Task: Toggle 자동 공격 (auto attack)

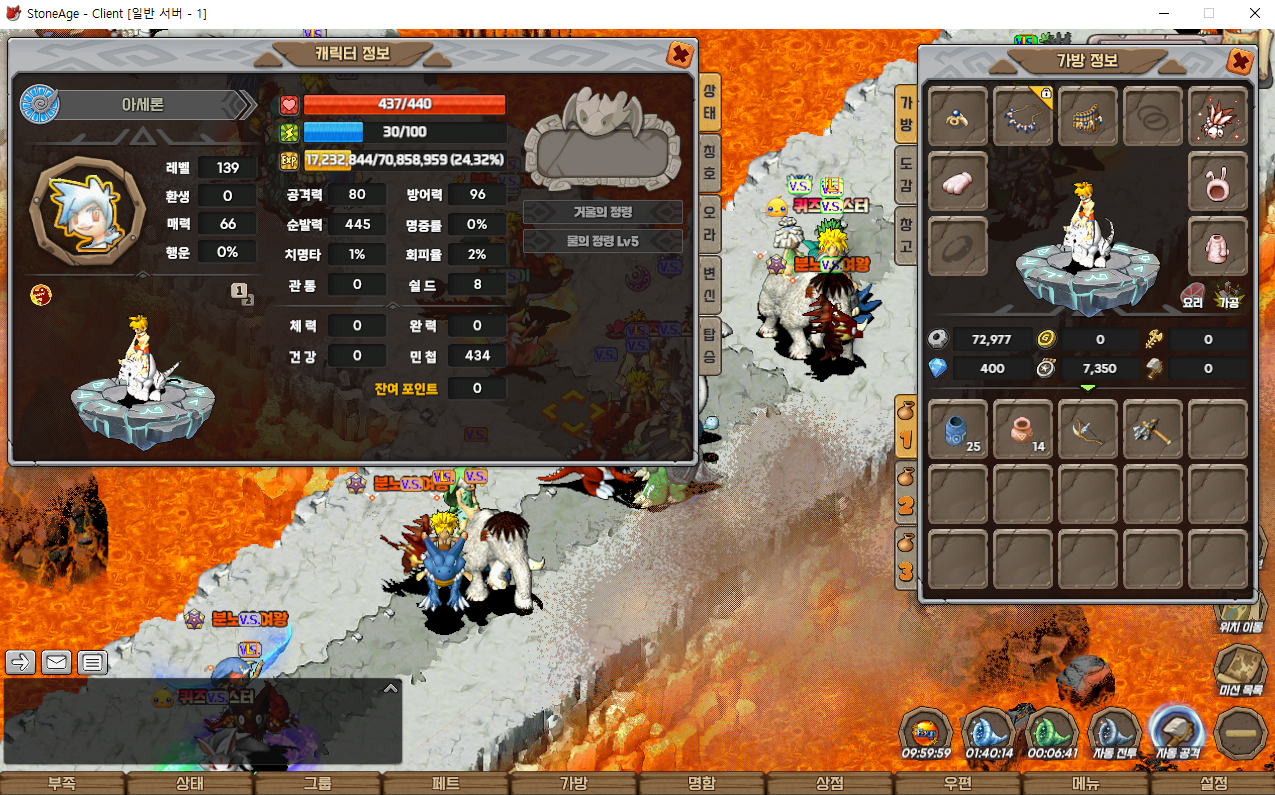Action: (x=1176, y=733)
